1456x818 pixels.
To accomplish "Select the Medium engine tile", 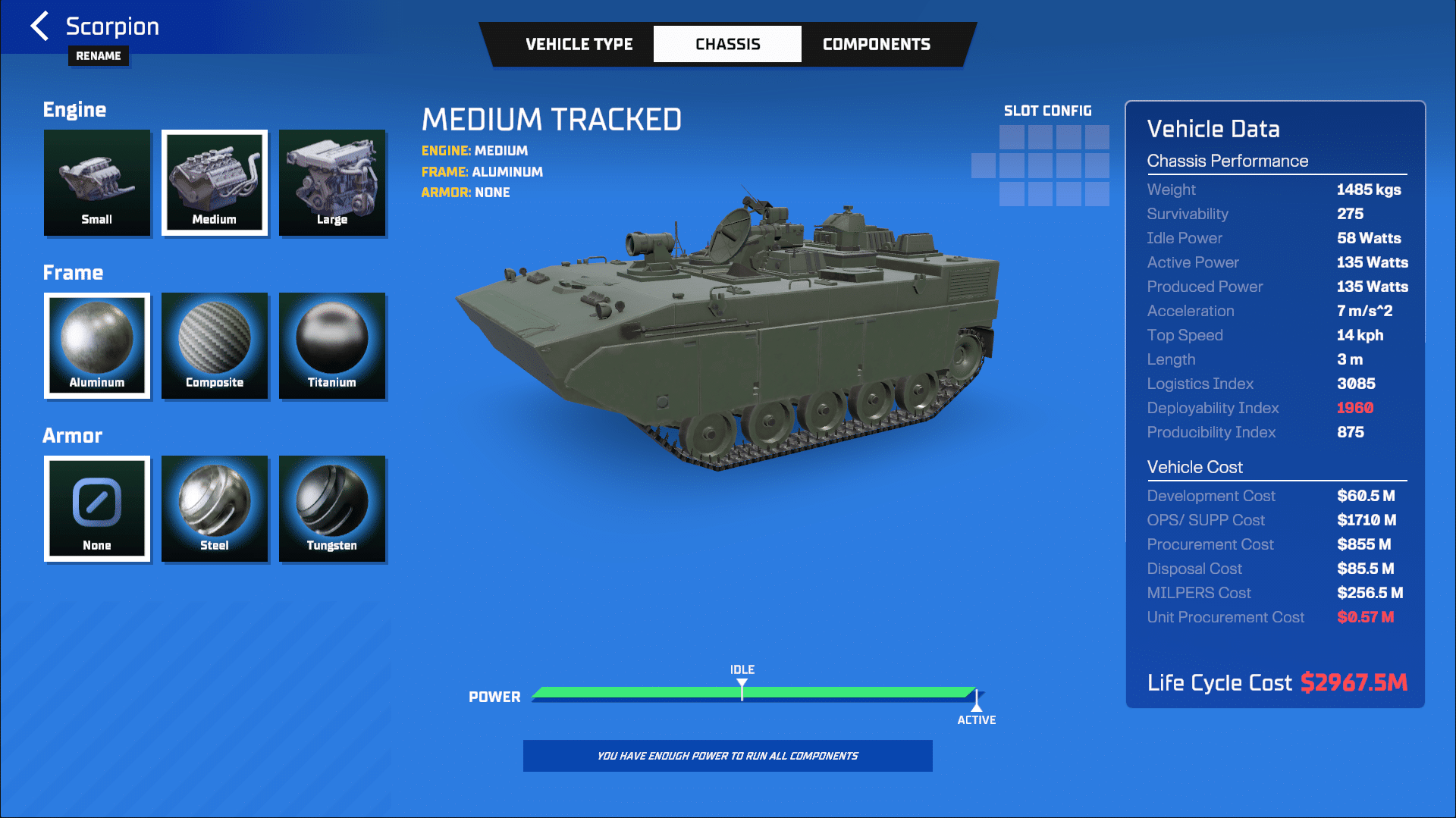I will pos(215,183).
